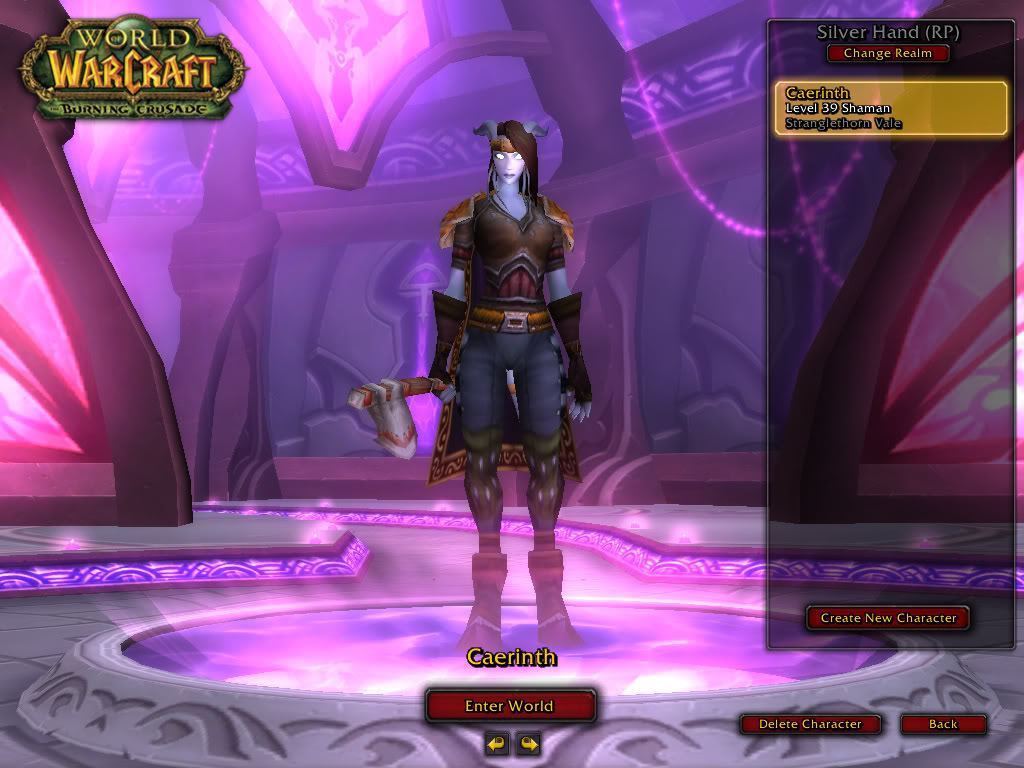Open the Change Realm list
1024x768 pixels.
point(888,54)
